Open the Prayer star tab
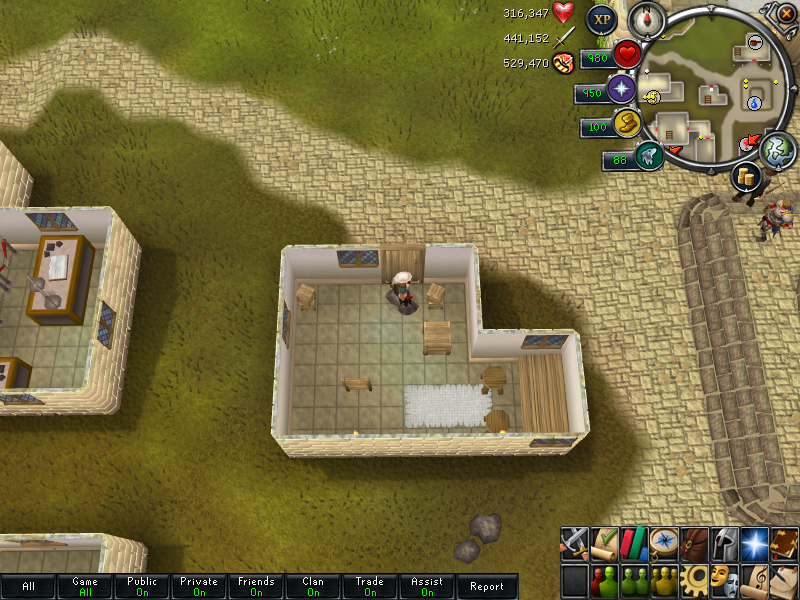The image size is (800, 600). 753,543
